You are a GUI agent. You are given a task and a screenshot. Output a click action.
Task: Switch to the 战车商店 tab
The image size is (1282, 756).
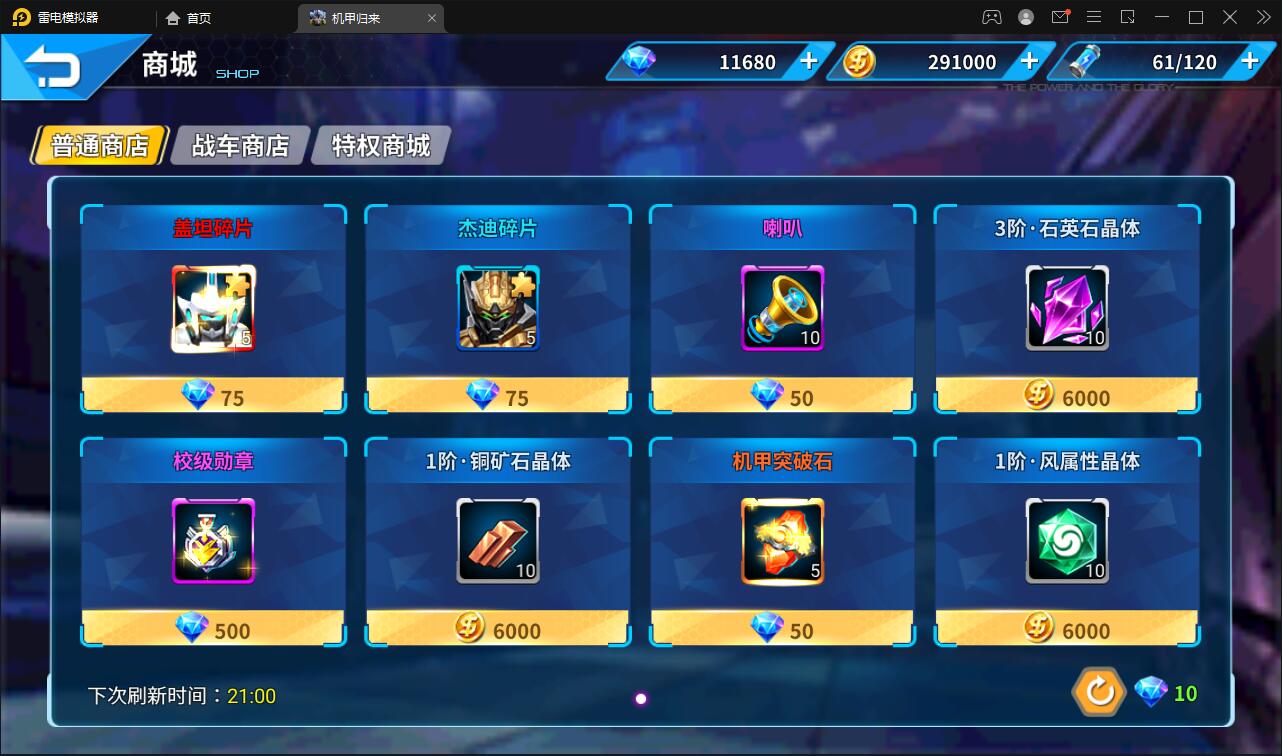[x=239, y=144]
